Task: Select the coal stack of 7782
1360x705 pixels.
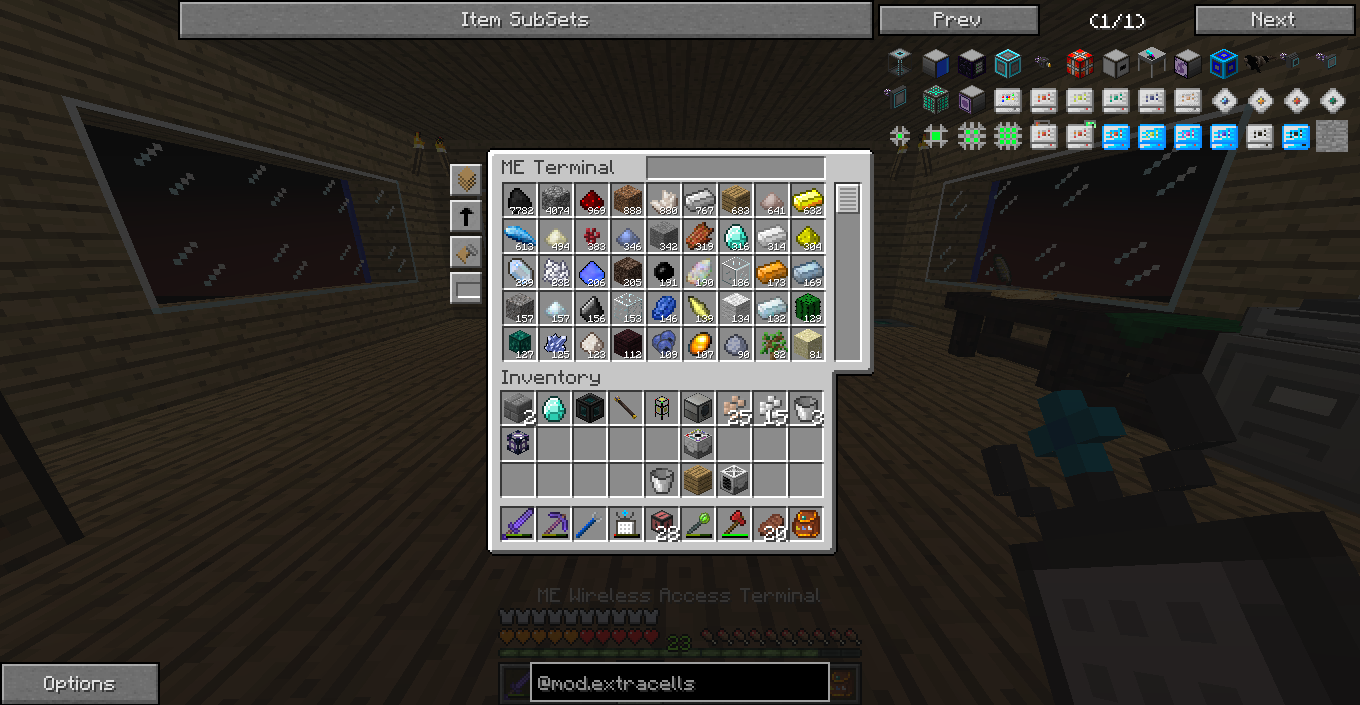Action: tap(519, 201)
